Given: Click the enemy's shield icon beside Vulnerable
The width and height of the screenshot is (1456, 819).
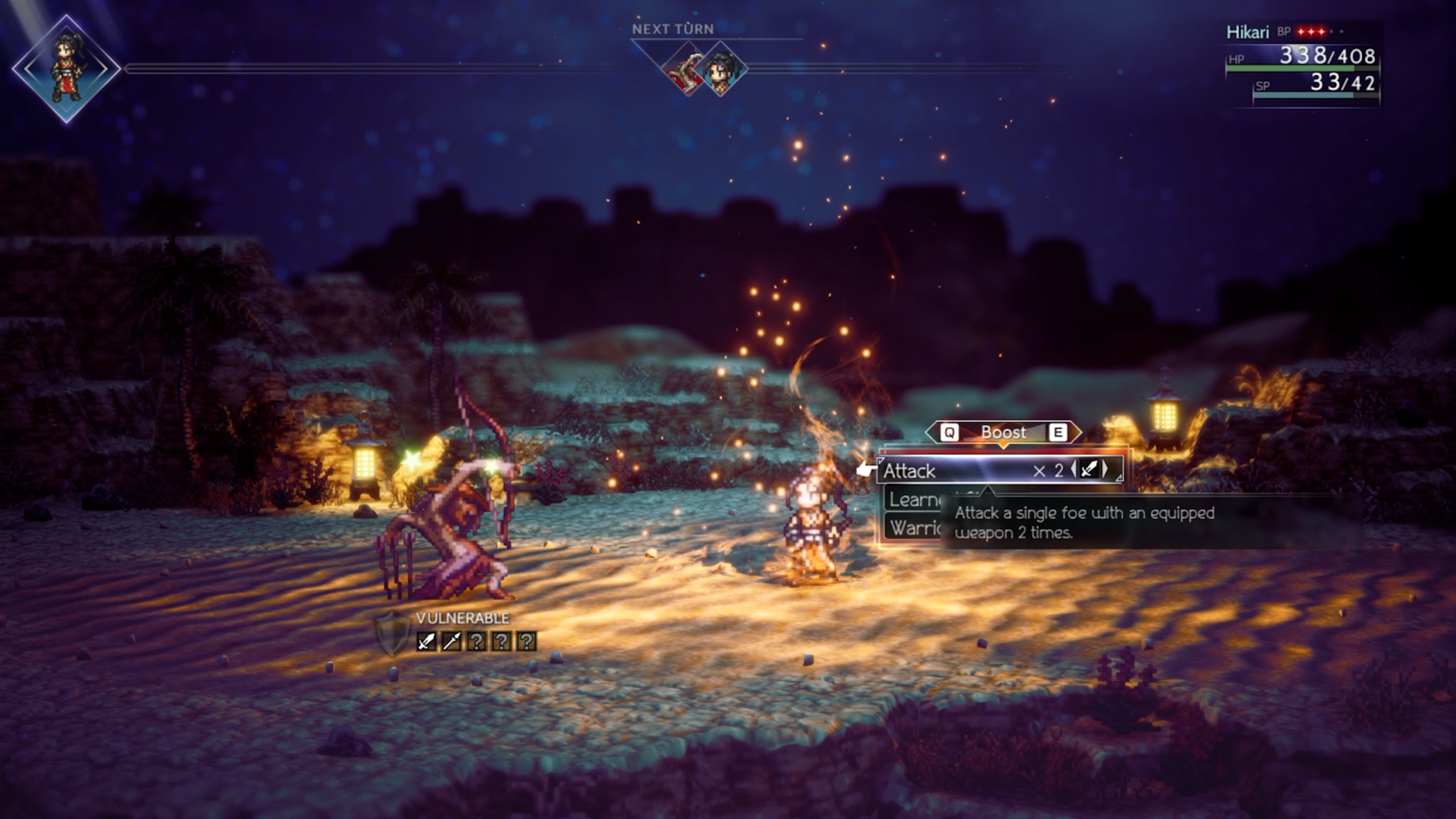Looking at the screenshot, I should coord(392,632).
